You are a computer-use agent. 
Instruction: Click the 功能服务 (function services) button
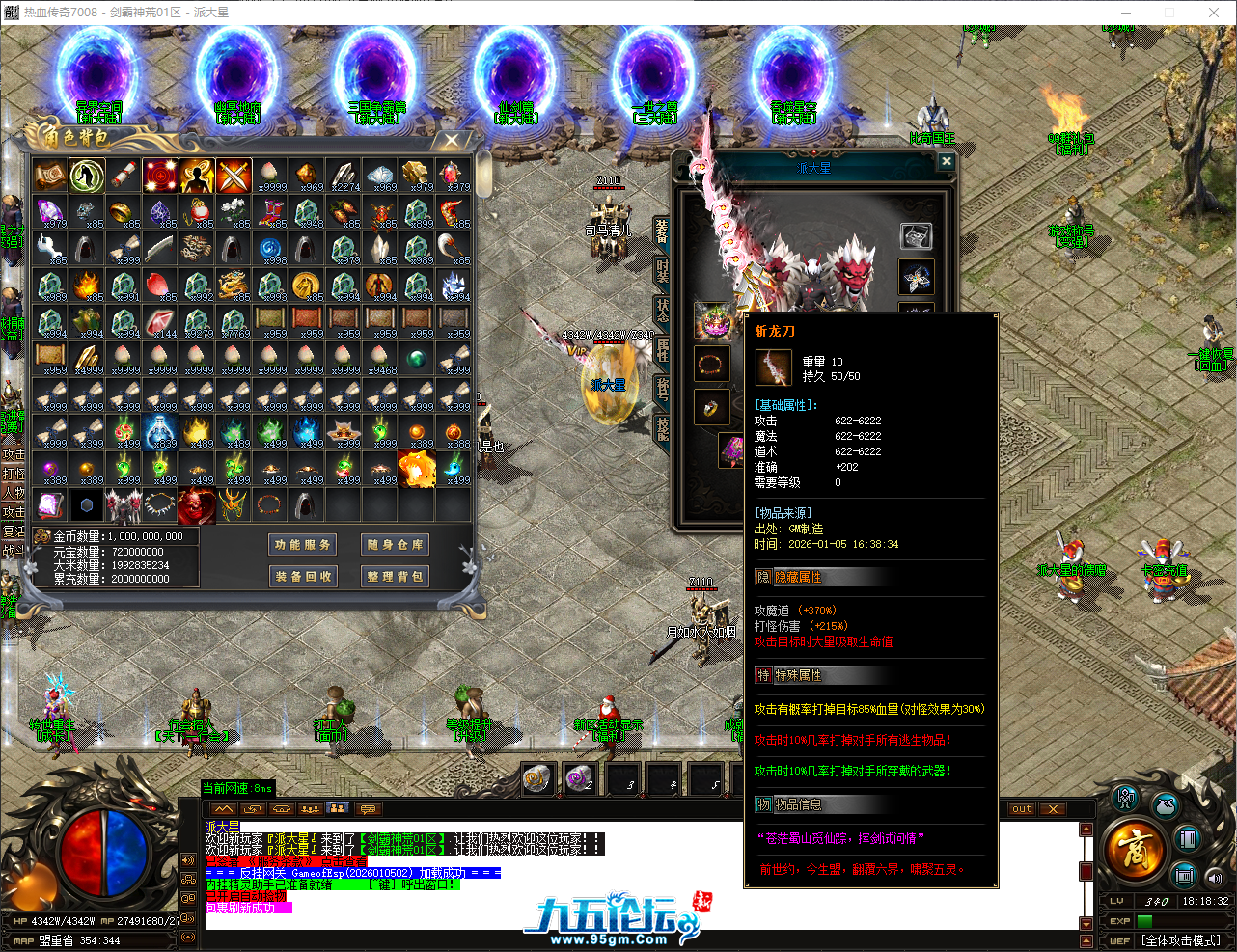click(301, 543)
